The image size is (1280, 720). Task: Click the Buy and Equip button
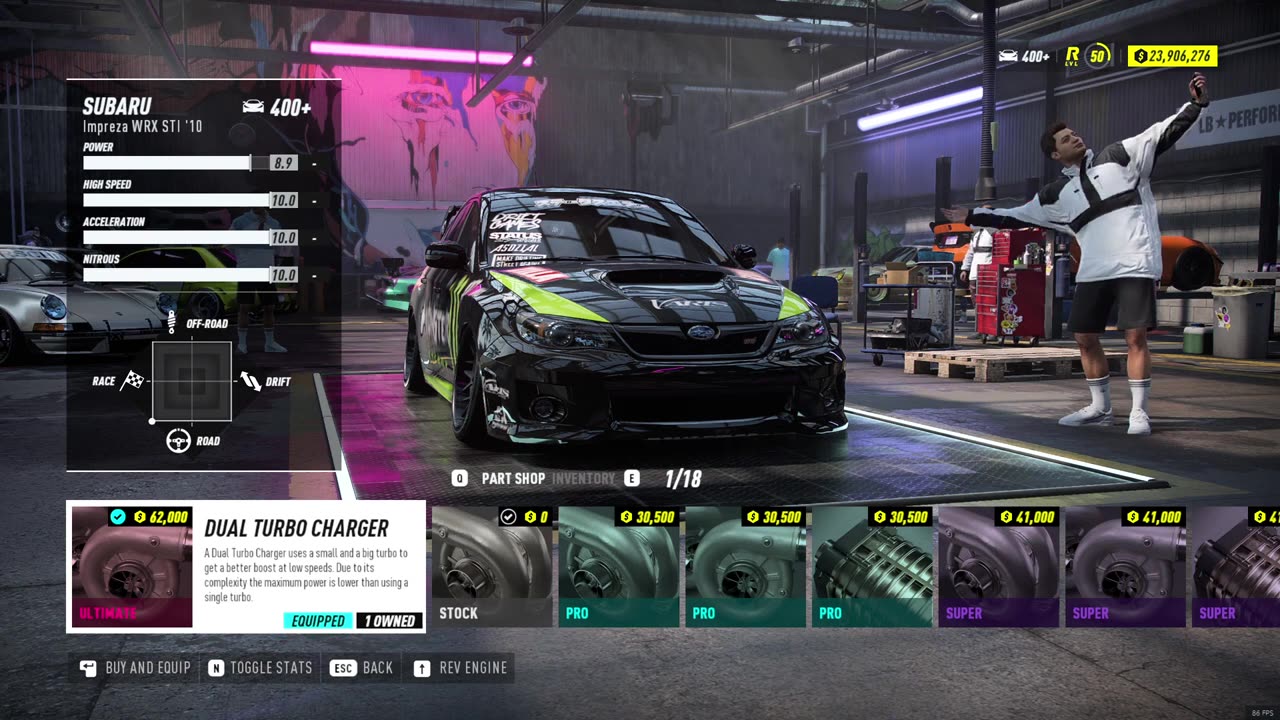[135, 668]
